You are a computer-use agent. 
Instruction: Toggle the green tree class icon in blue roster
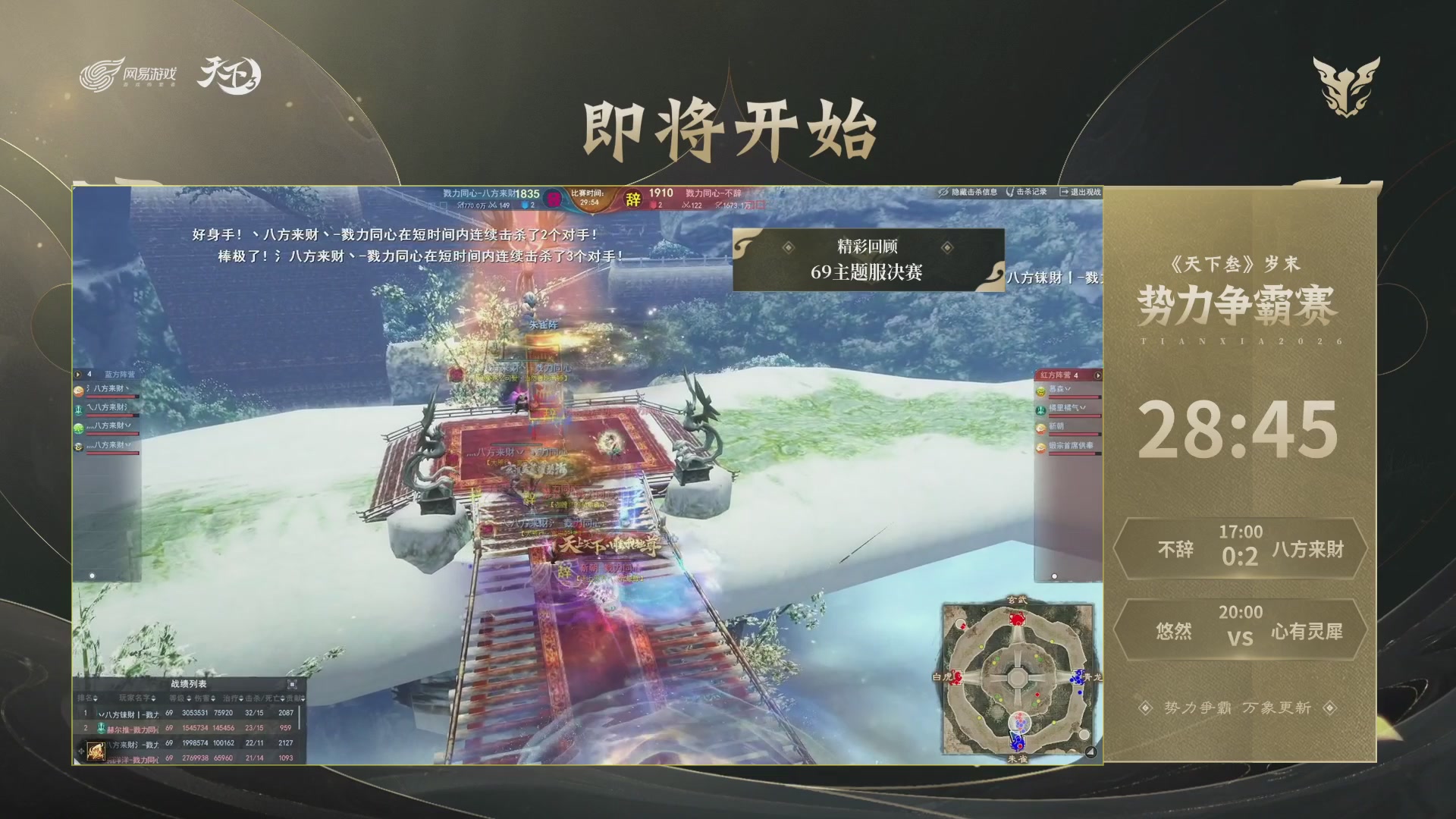(78, 429)
